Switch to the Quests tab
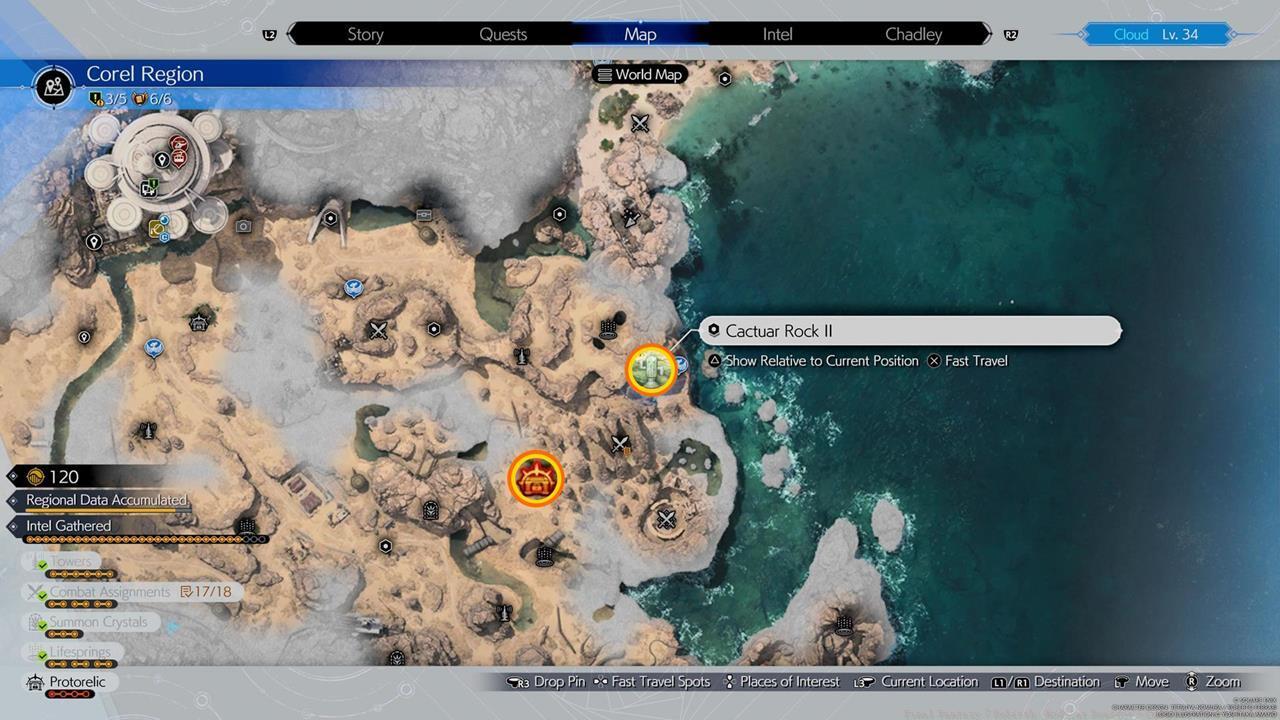 [502, 33]
